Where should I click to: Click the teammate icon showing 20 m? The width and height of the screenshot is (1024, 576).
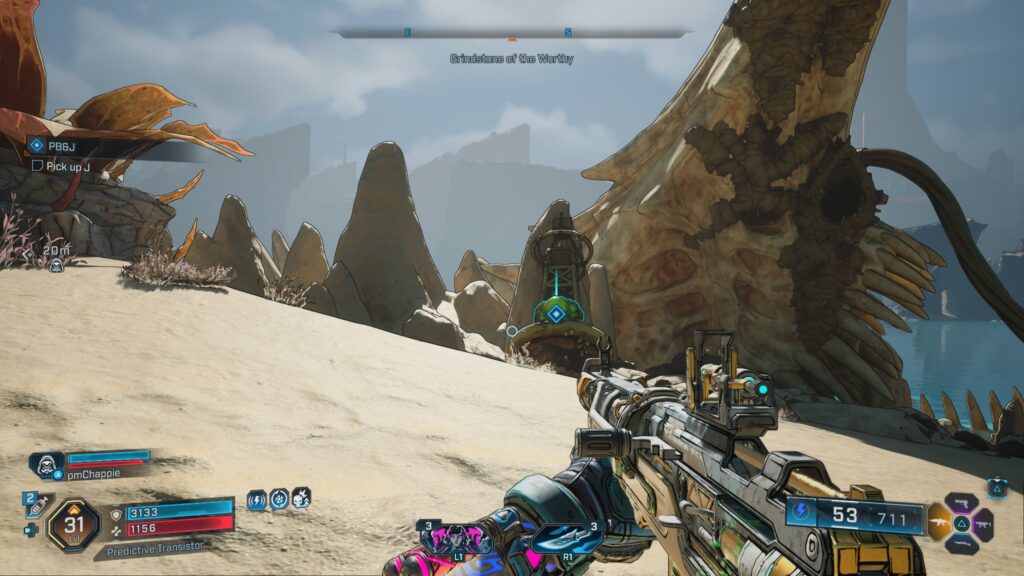(x=56, y=264)
